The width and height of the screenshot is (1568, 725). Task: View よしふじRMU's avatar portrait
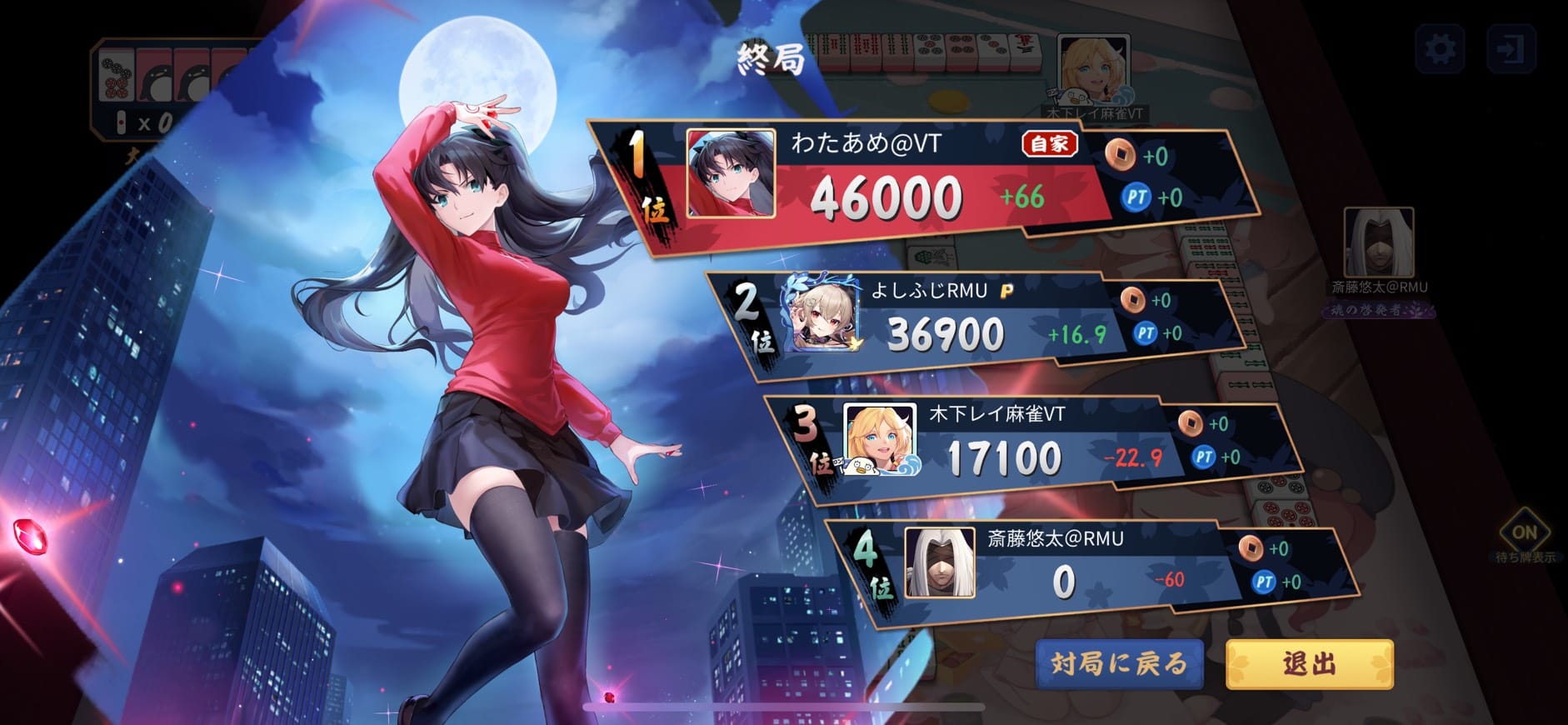[x=823, y=315]
